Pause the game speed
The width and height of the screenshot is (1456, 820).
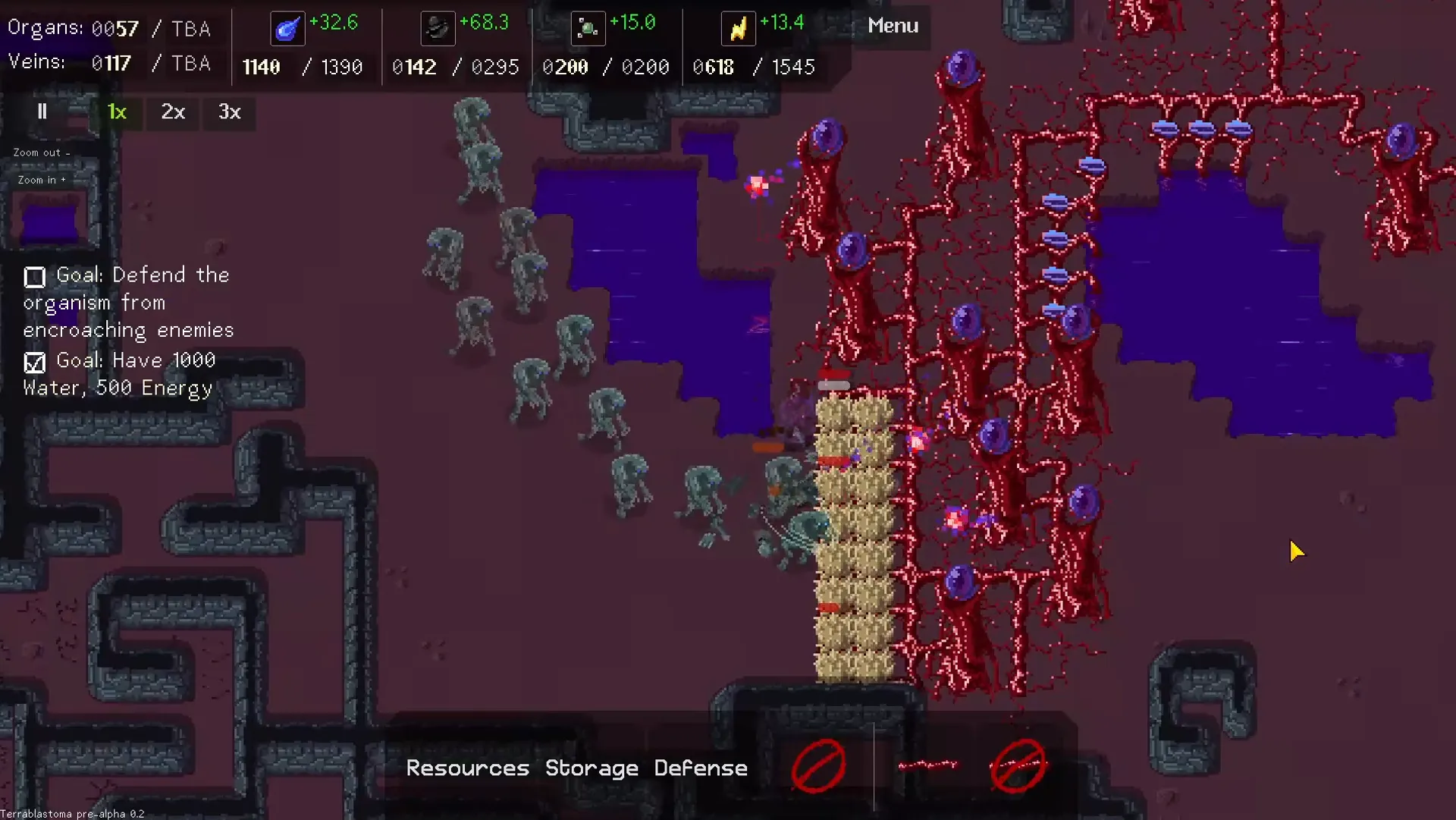[42, 112]
